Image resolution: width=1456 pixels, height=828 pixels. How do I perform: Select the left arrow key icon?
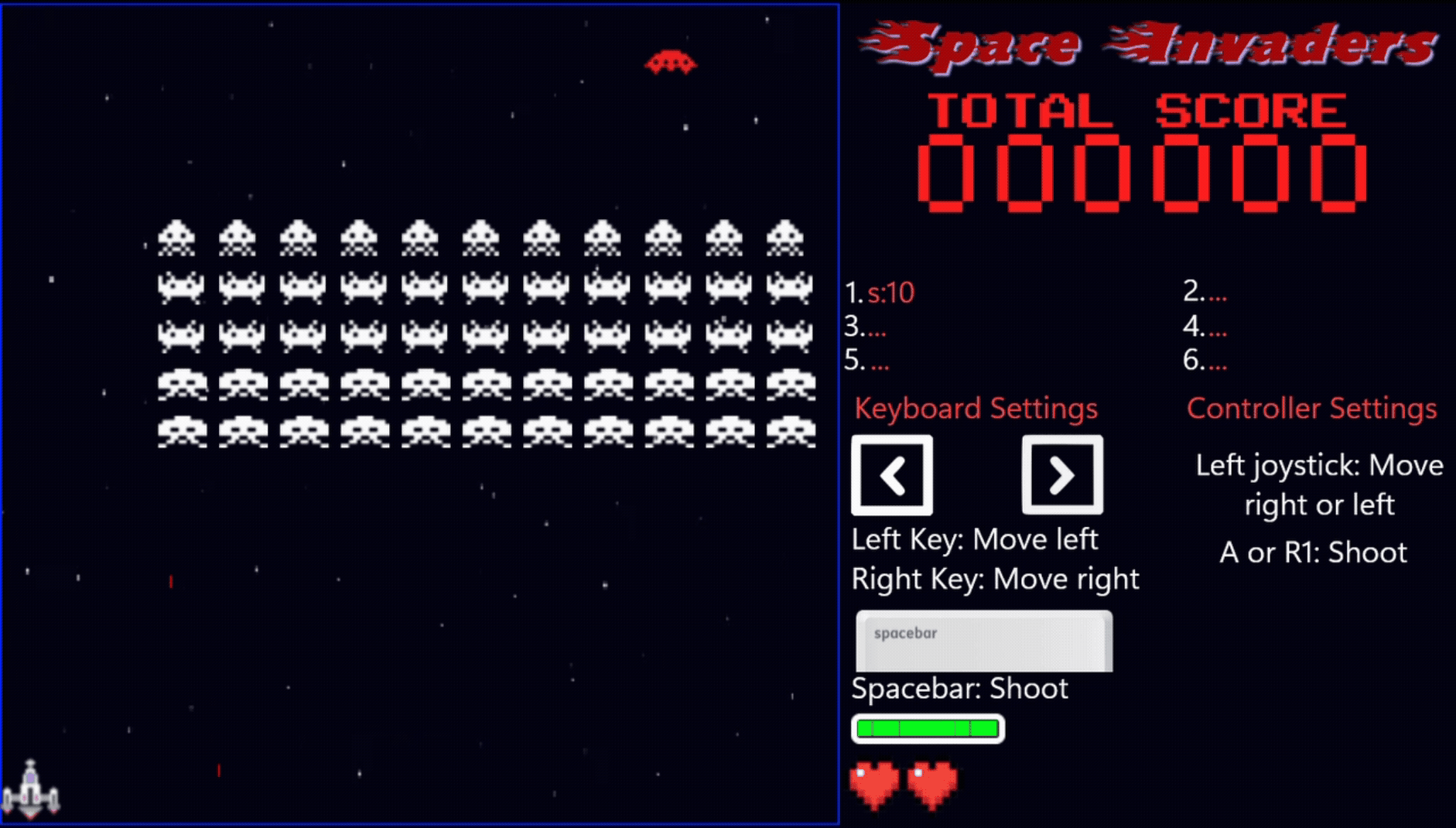pyautogui.click(x=891, y=474)
